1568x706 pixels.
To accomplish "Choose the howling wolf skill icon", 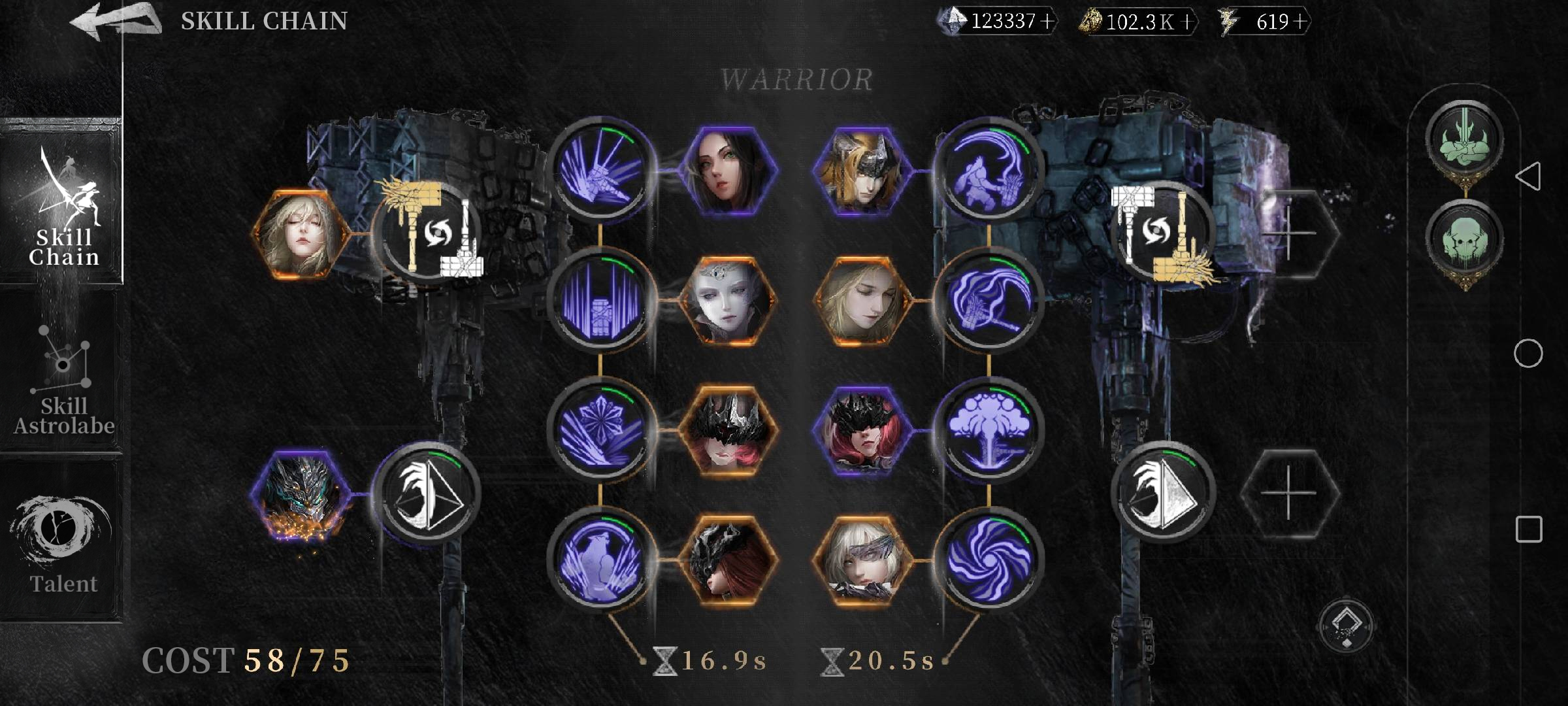I will click(600, 560).
